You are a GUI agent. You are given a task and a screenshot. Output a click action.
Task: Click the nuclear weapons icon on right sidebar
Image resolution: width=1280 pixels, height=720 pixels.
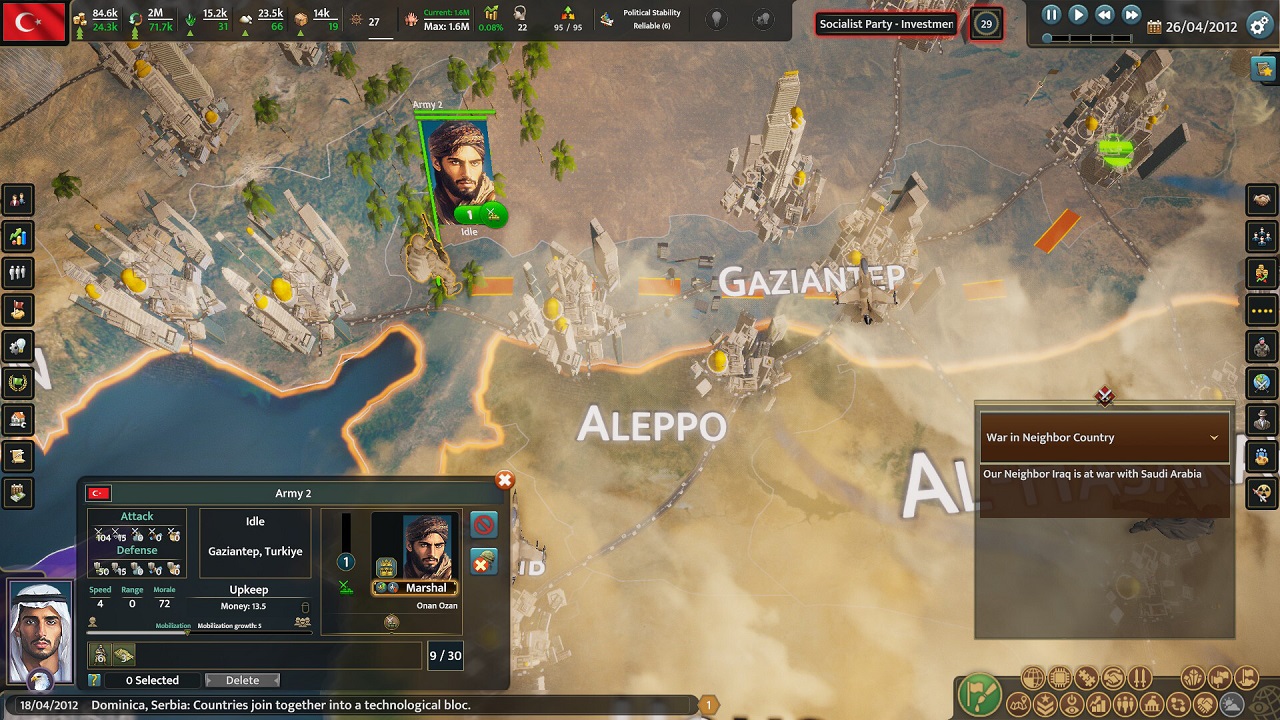point(1261,493)
